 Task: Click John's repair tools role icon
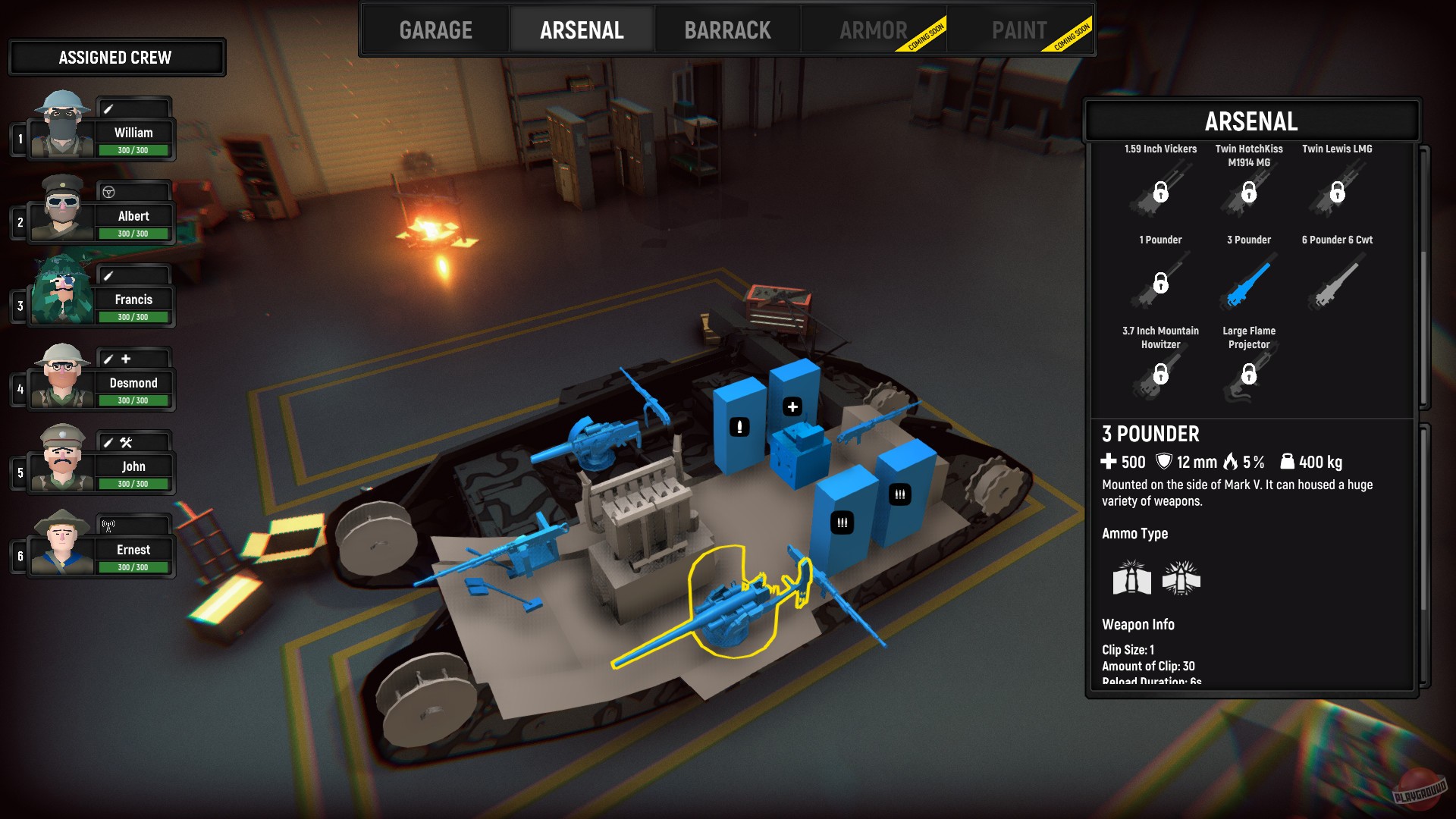click(127, 441)
